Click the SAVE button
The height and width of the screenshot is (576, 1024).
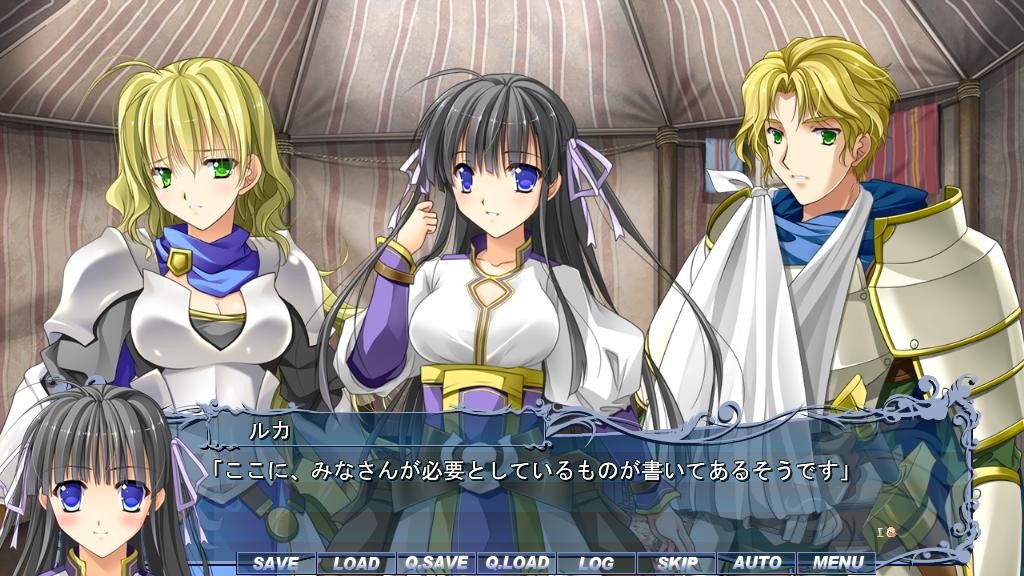(x=276, y=563)
